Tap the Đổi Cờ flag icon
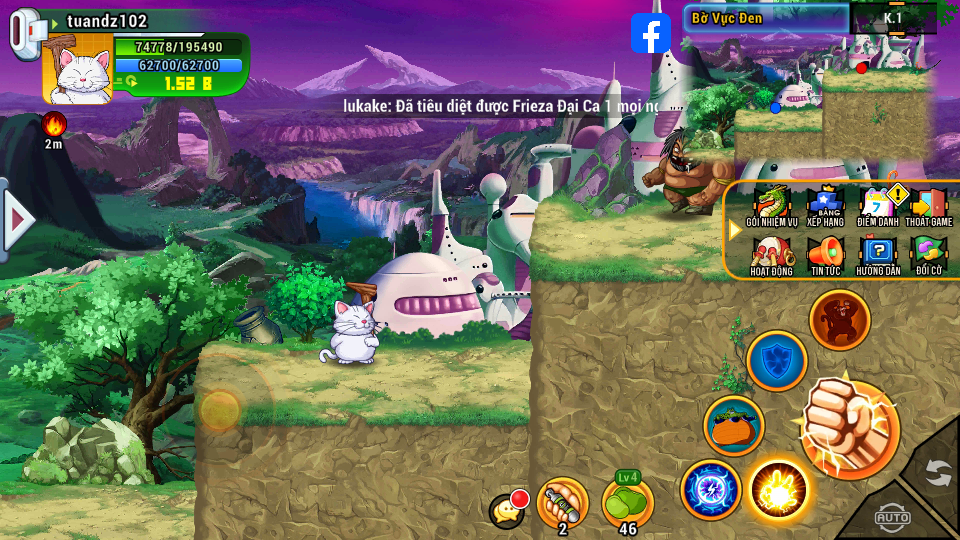This screenshot has height=540, width=960. point(929,255)
